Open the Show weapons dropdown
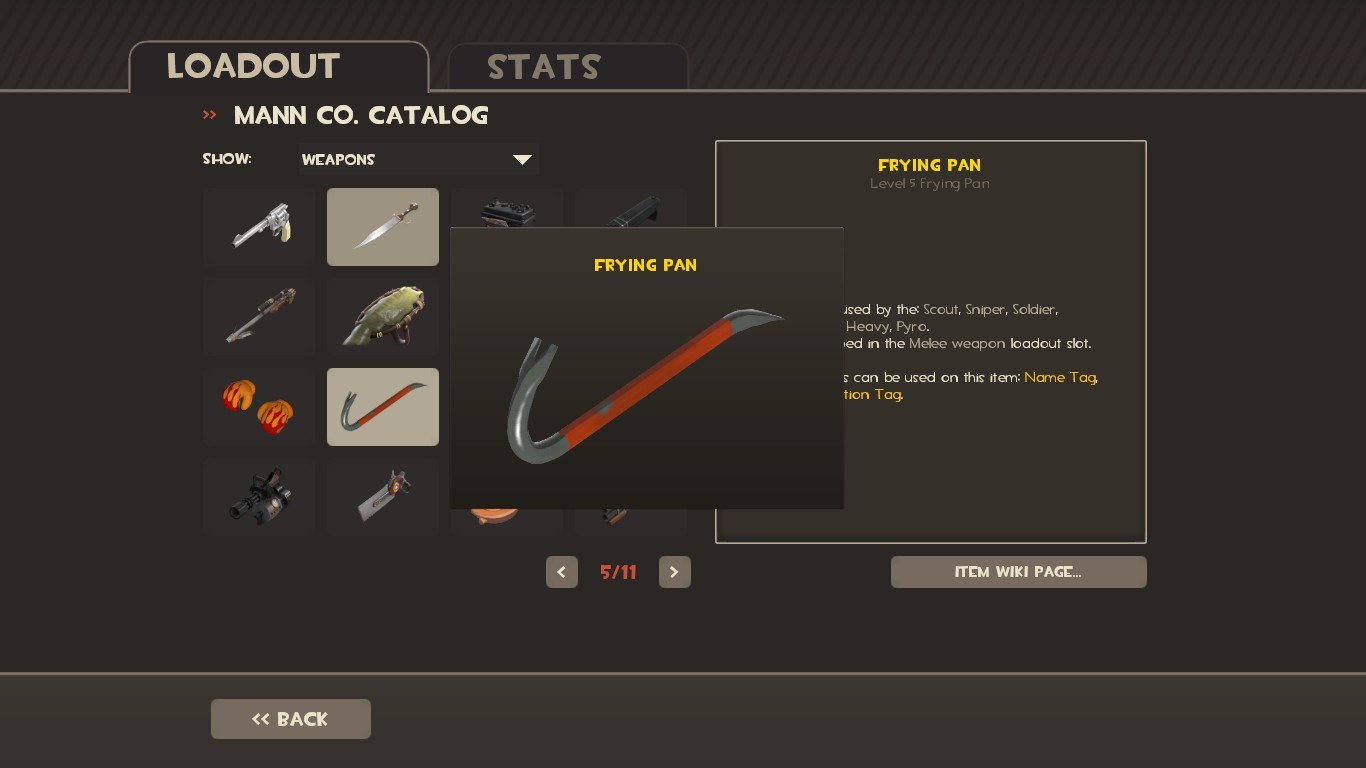 click(x=418, y=159)
